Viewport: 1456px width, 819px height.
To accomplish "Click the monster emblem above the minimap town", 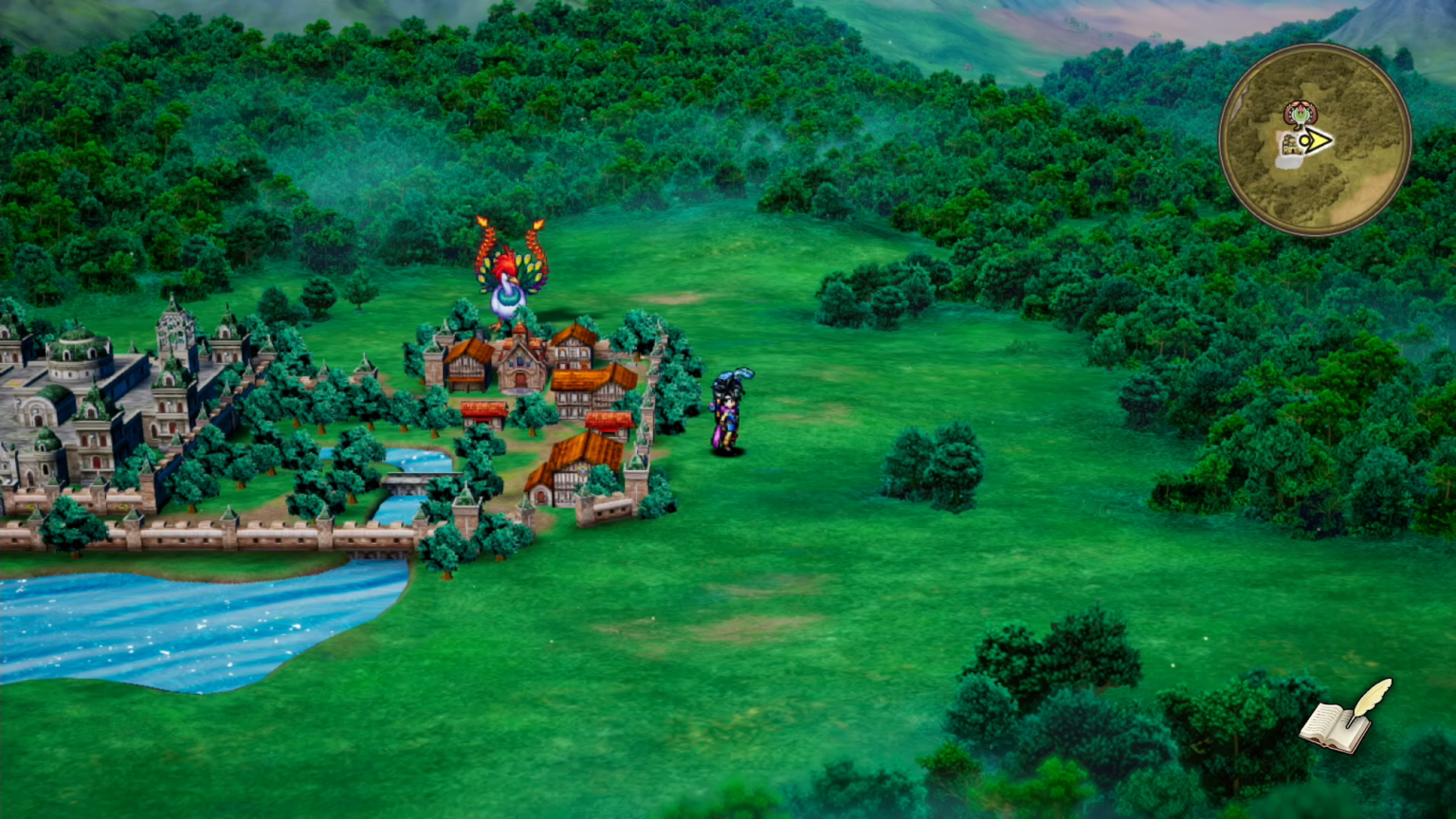I will coord(1300,113).
